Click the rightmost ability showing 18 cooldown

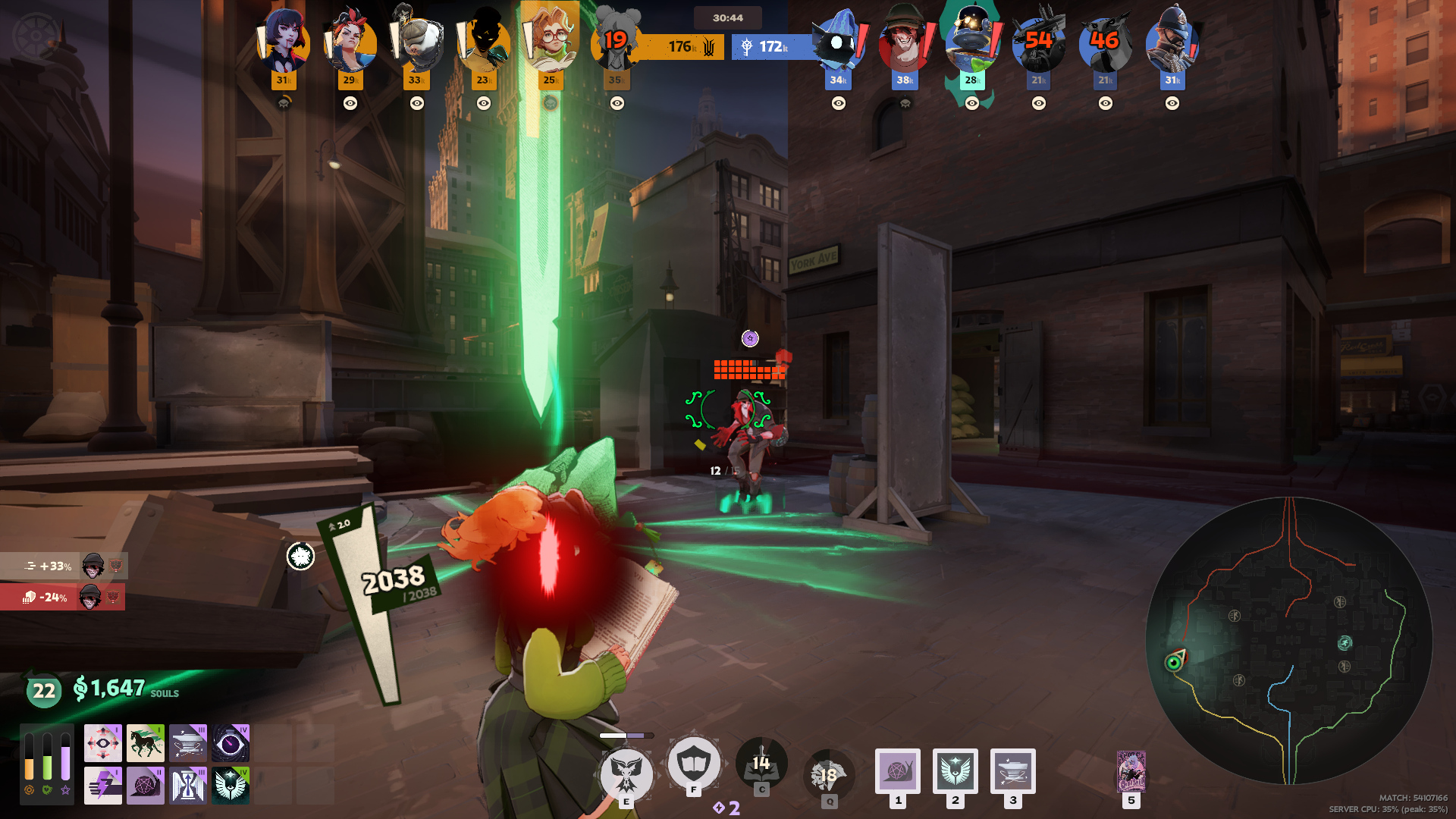[829, 775]
